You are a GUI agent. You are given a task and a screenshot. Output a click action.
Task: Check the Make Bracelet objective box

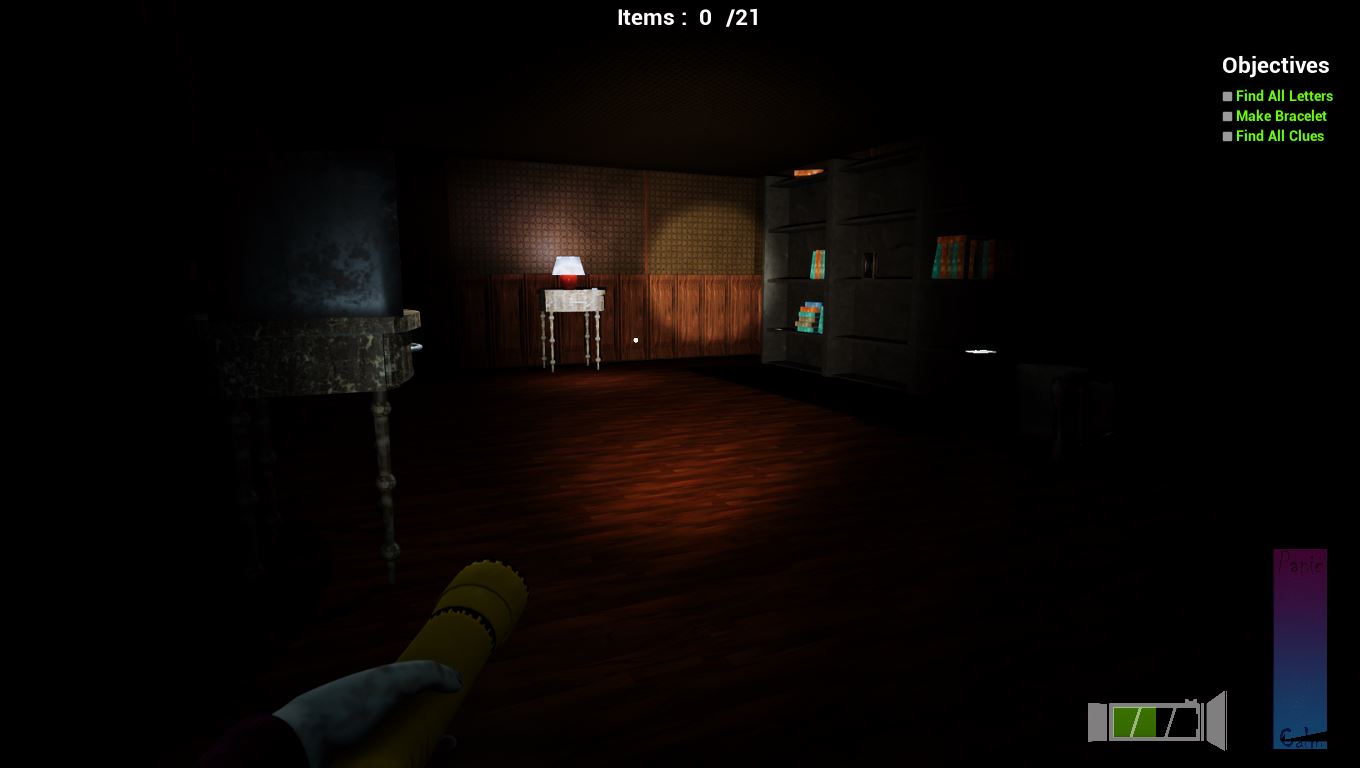click(x=1227, y=116)
